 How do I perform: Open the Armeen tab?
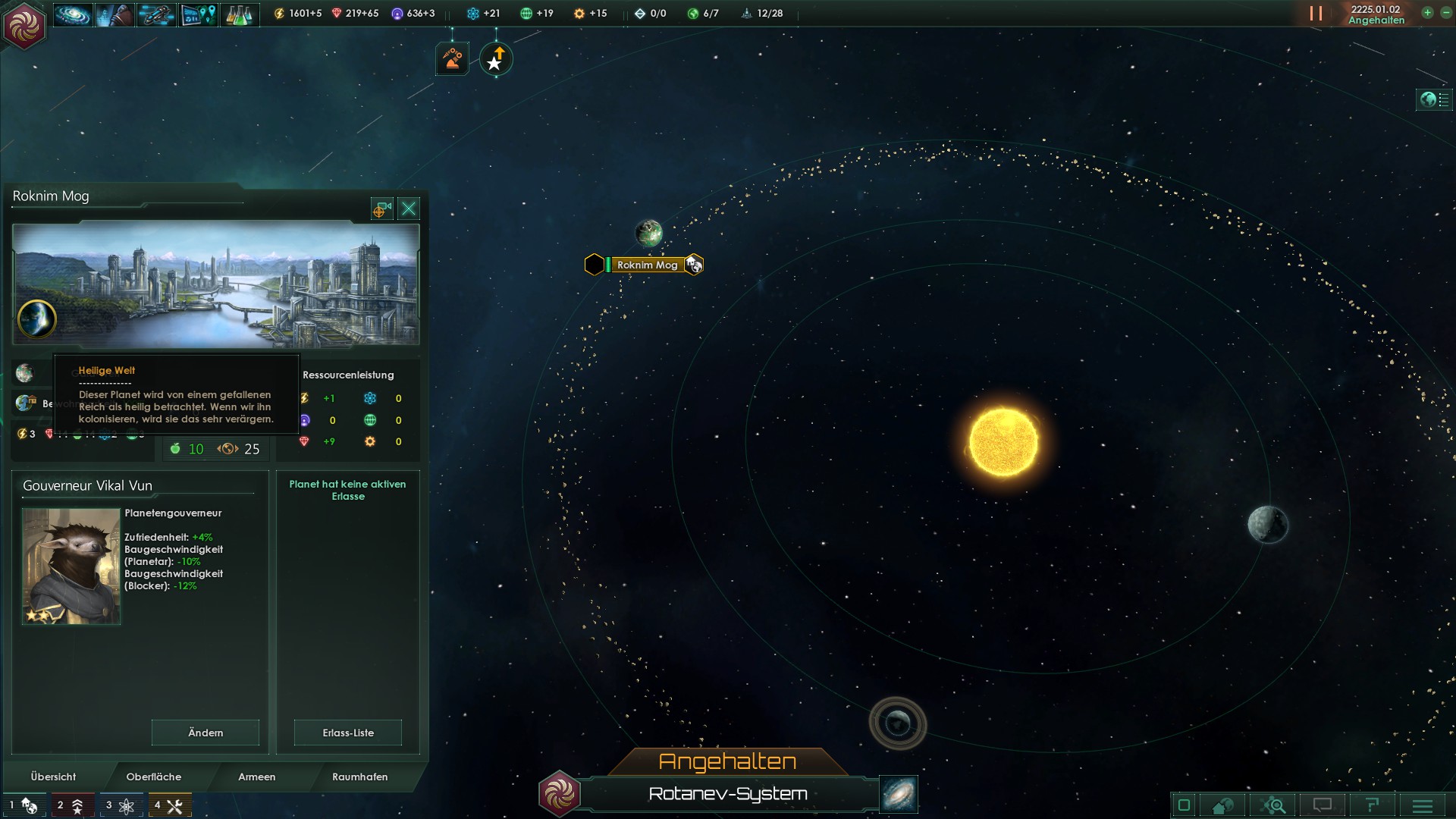pyautogui.click(x=256, y=777)
